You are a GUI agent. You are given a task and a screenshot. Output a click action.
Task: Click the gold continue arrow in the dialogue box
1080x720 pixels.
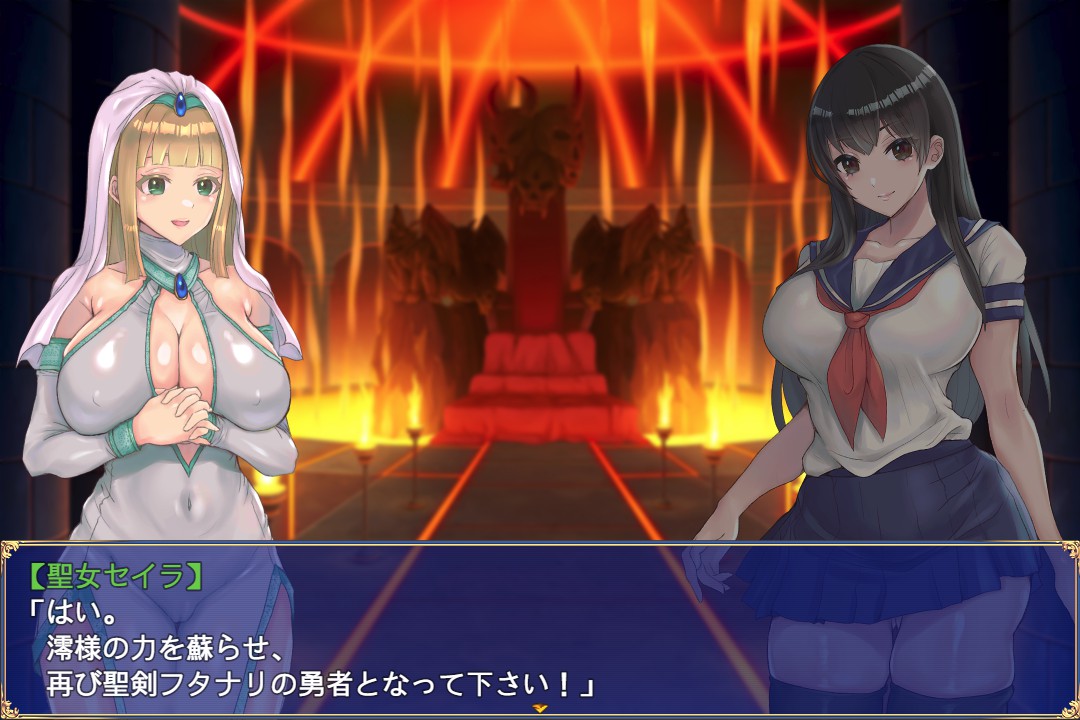pos(540,708)
